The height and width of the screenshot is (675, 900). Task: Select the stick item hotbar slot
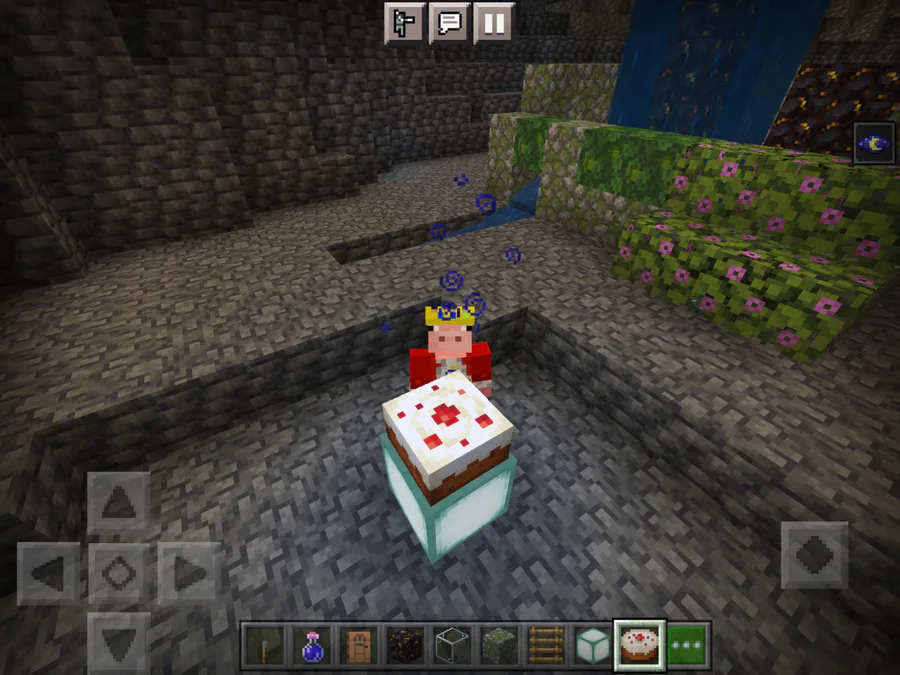pyautogui.click(x=265, y=645)
